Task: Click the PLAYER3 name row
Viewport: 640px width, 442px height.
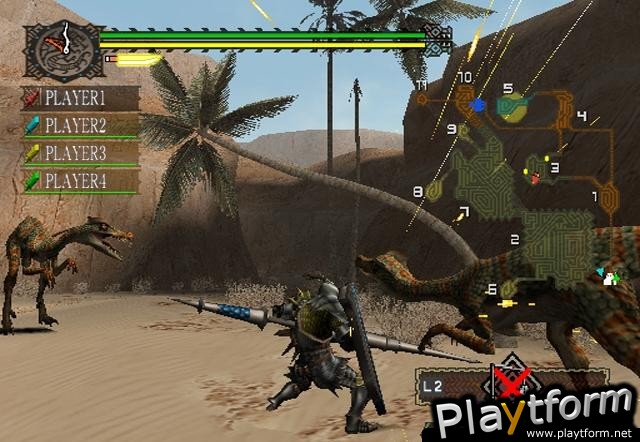Action: (x=82, y=154)
